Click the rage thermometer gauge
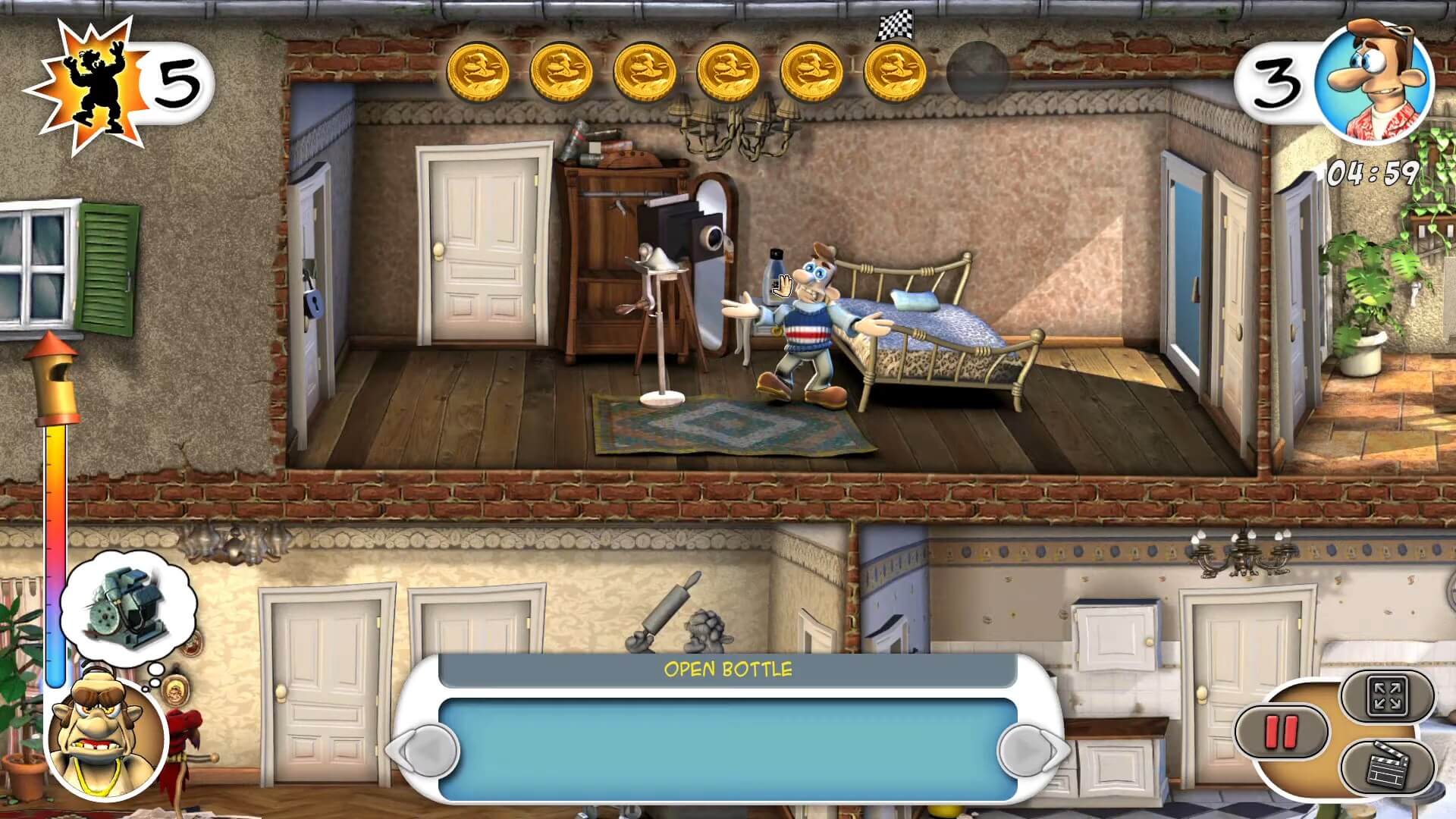Viewport: 1456px width, 819px height. coord(55,531)
